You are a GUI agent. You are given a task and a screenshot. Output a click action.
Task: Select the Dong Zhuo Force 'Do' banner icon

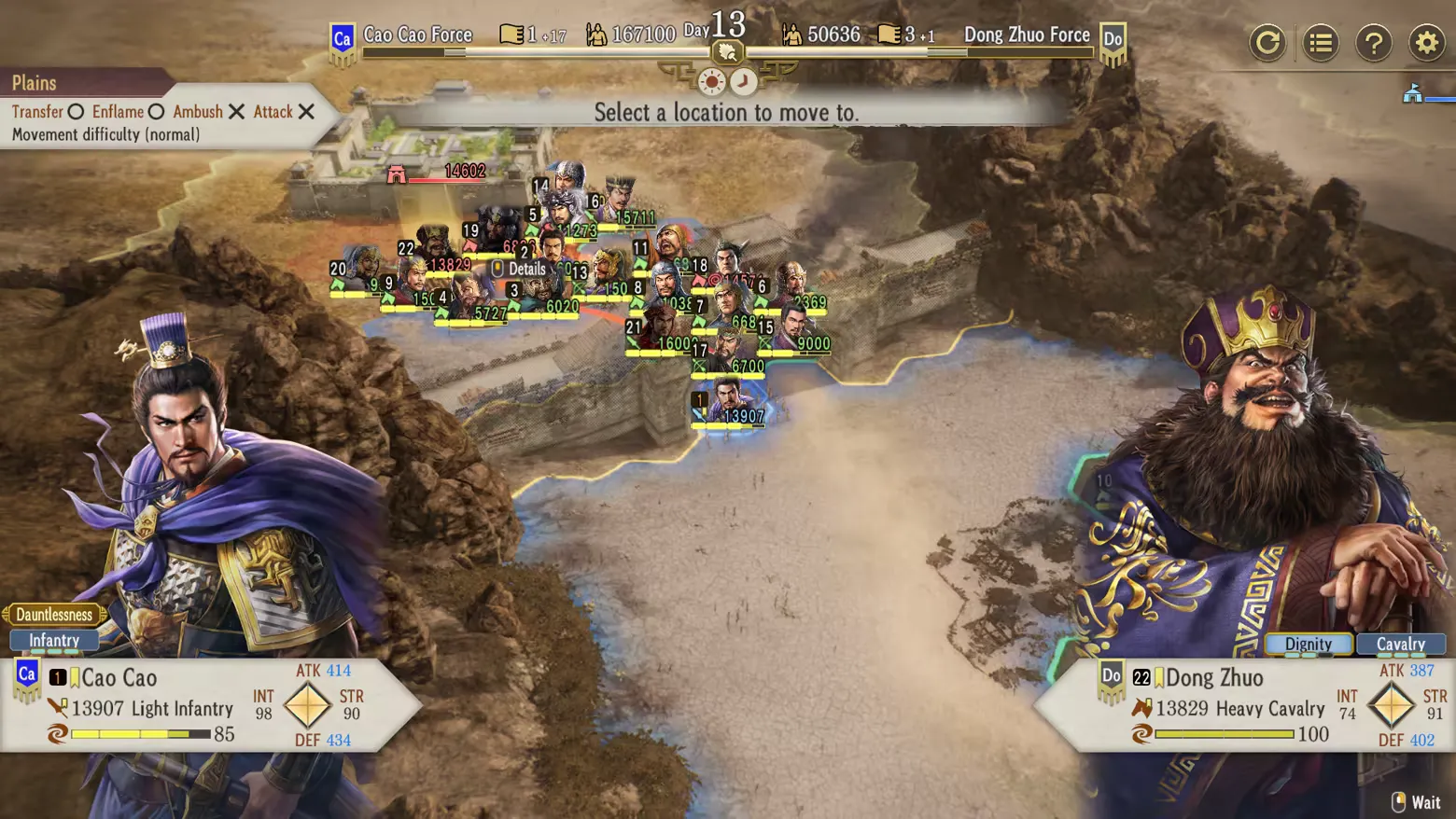click(x=1113, y=35)
